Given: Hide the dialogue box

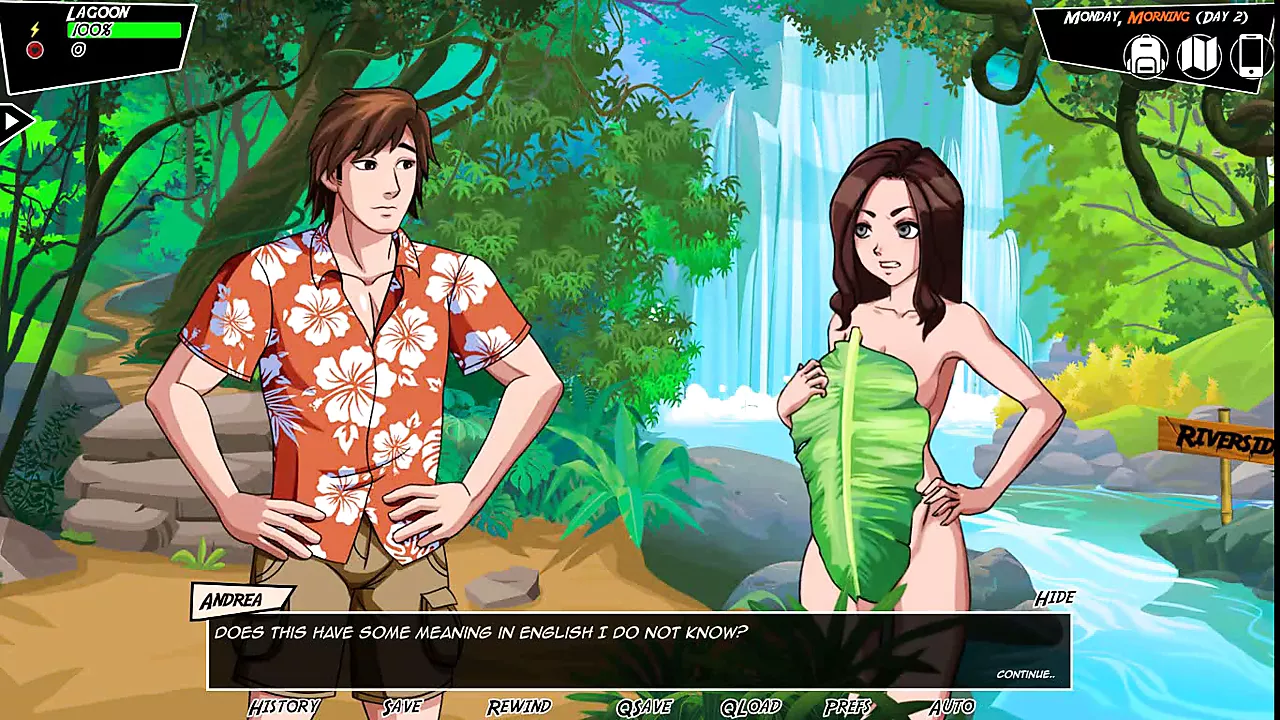Looking at the screenshot, I should [x=1054, y=598].
